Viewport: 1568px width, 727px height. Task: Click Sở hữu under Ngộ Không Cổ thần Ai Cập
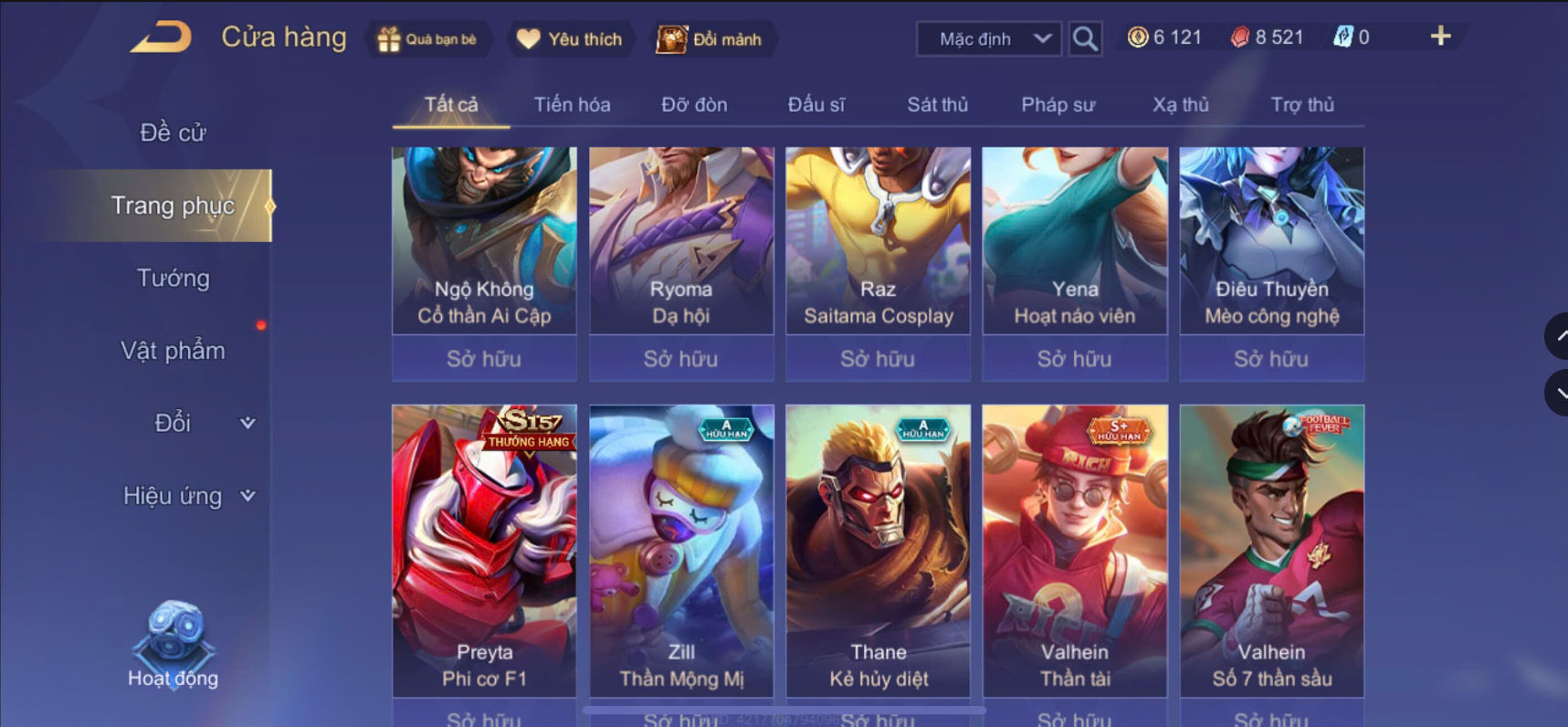tap(484, 358)
